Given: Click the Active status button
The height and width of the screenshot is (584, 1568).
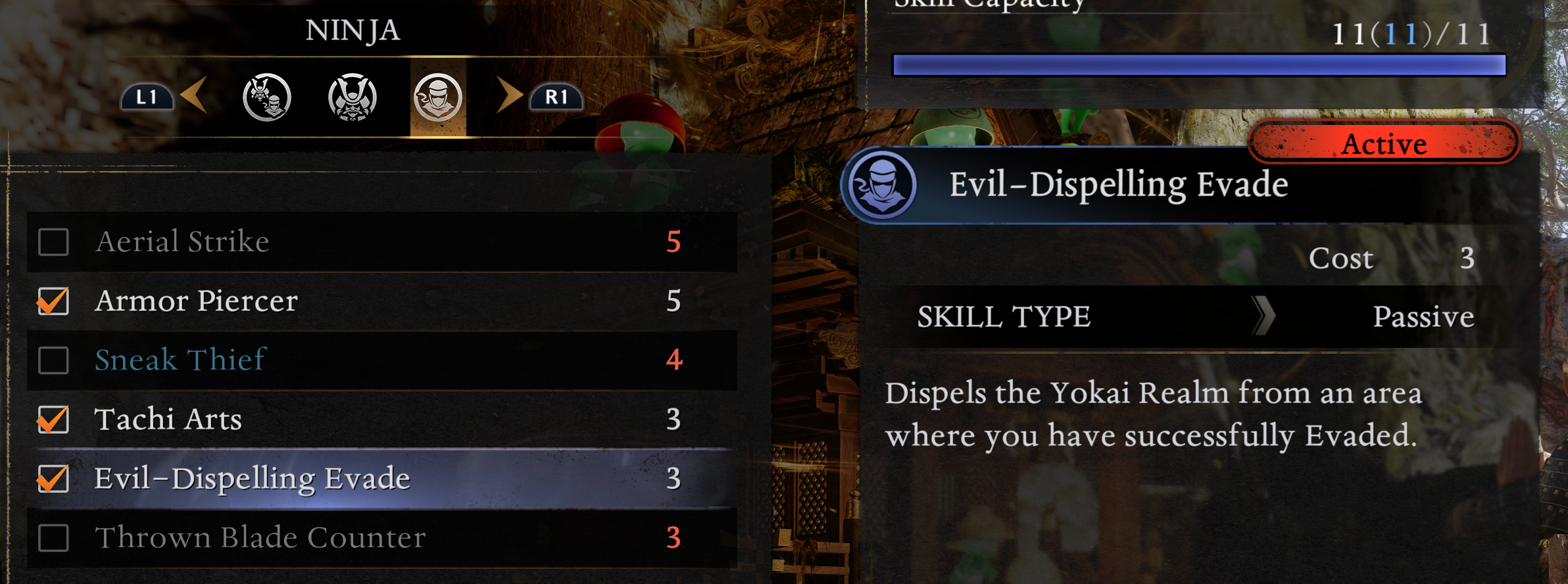Looking at the screenshot, I should 1386,143.
